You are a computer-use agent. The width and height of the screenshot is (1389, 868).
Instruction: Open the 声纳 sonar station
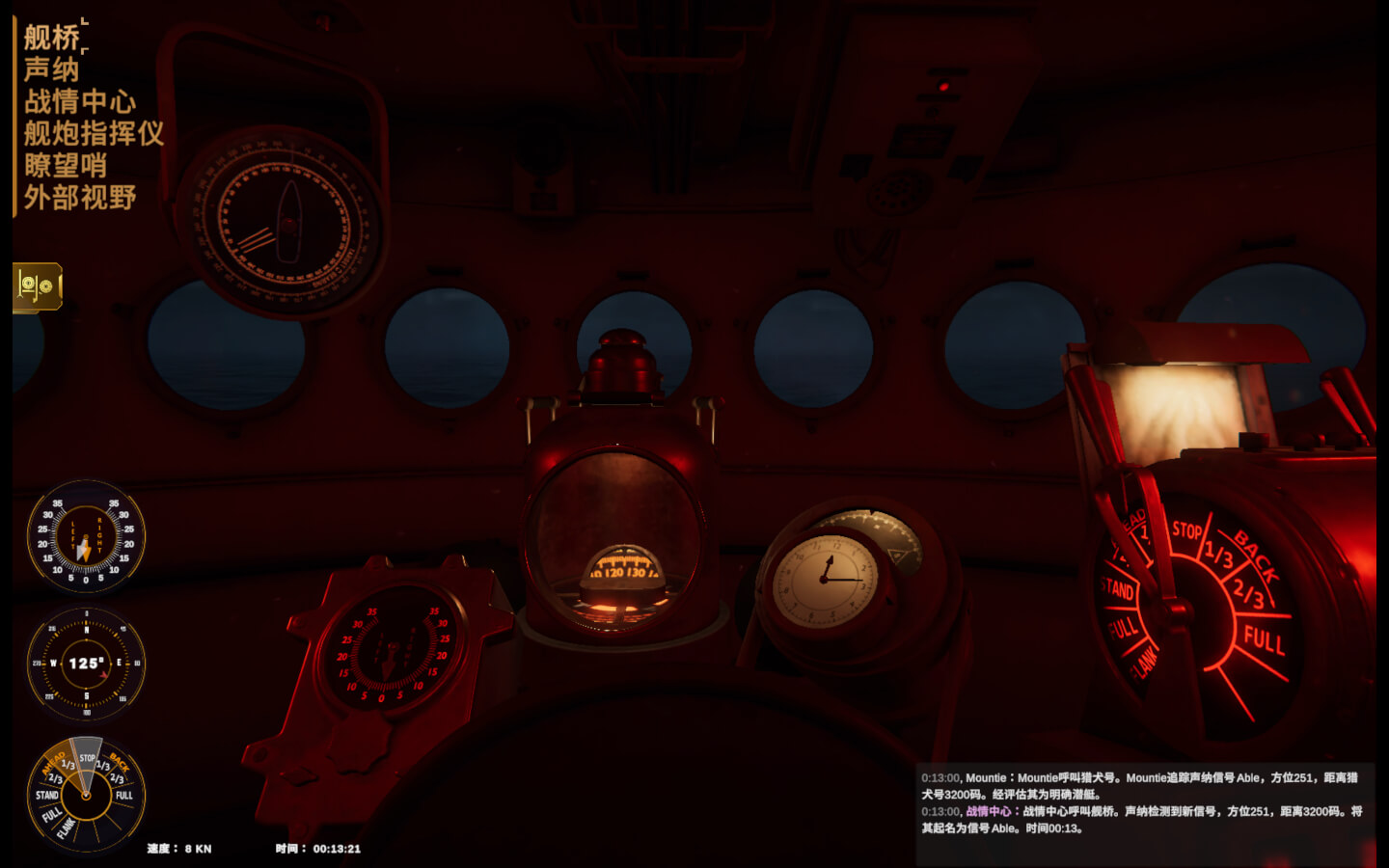coord(52,69)
